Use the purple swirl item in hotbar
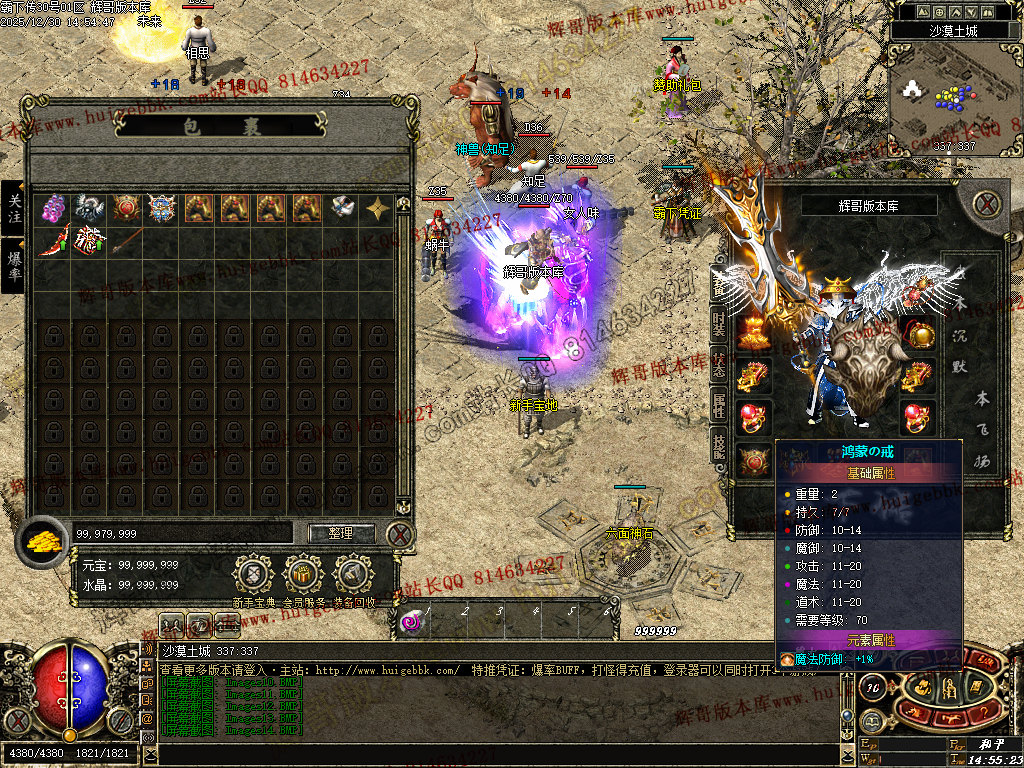The image size is (1024, 768). coord(411,622)
